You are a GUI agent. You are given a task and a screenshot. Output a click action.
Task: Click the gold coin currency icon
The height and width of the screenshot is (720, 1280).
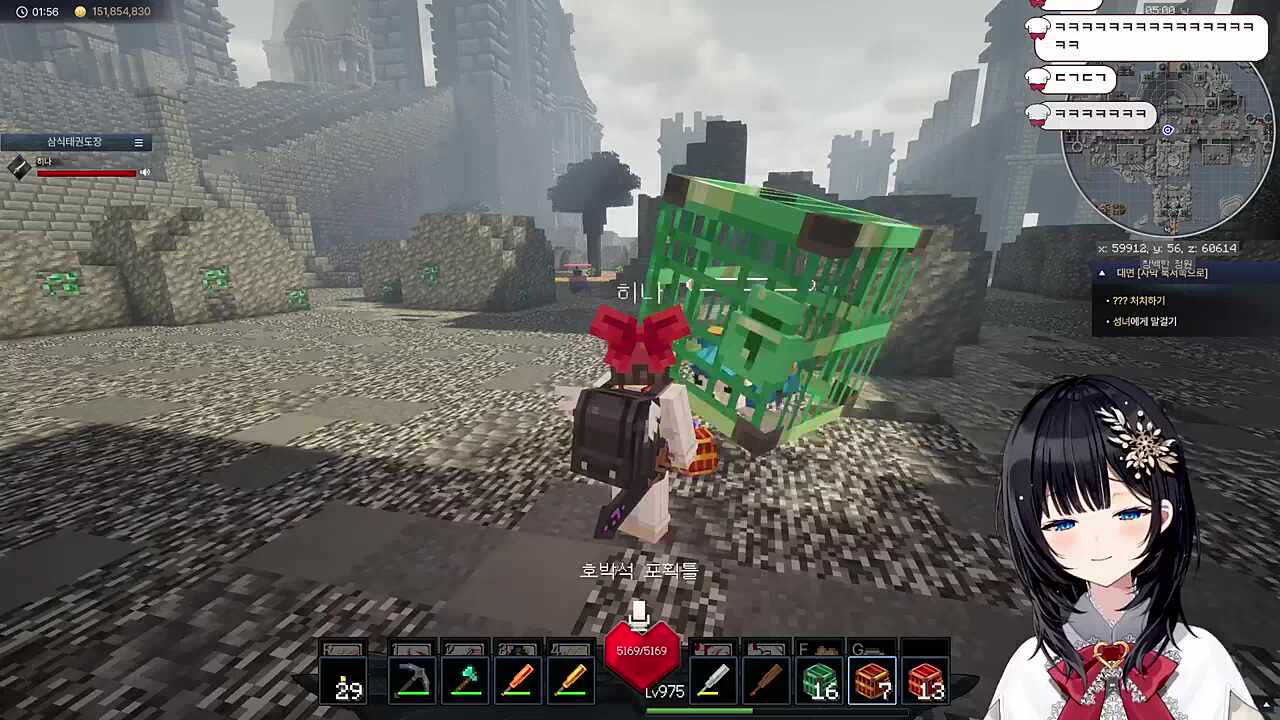click(80, 12)
